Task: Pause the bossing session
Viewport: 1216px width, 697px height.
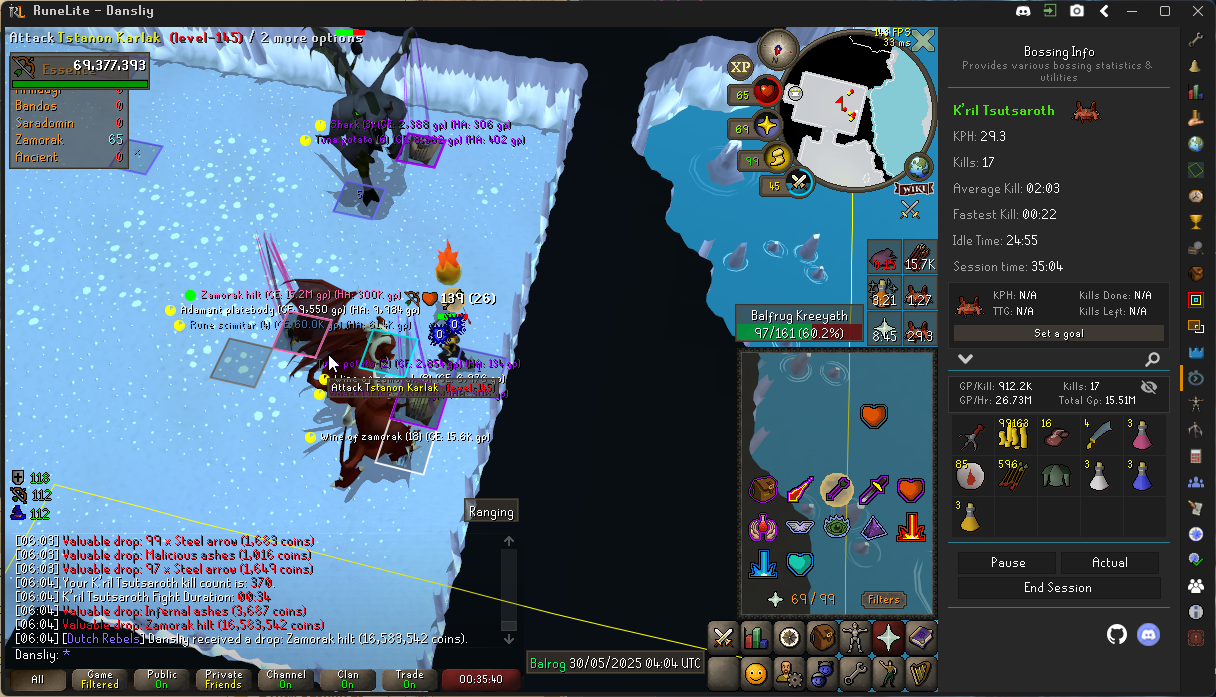Action: [1007, 563]
